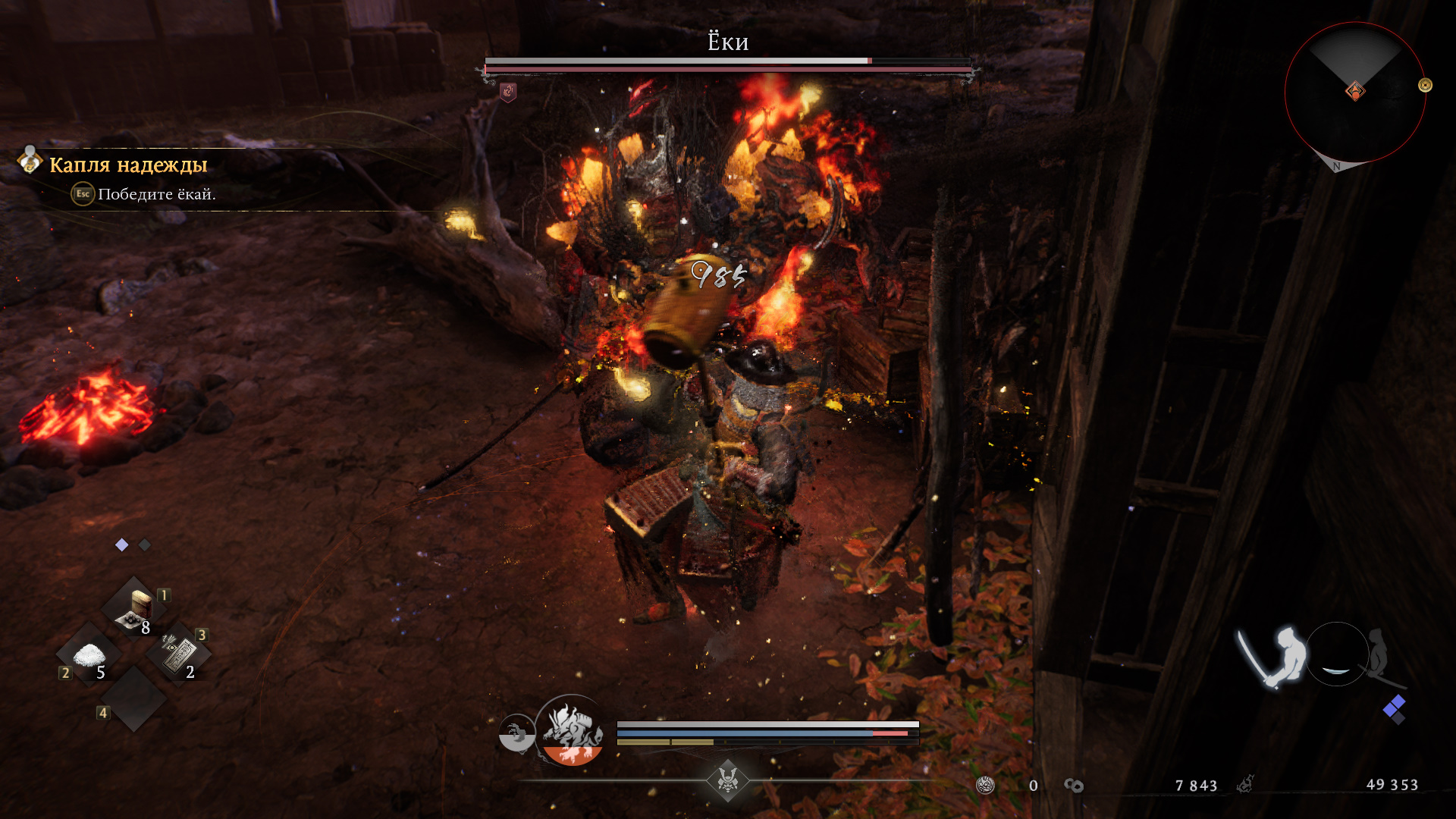
Task: Click the boss status effect icon
Action: (508, 93)
